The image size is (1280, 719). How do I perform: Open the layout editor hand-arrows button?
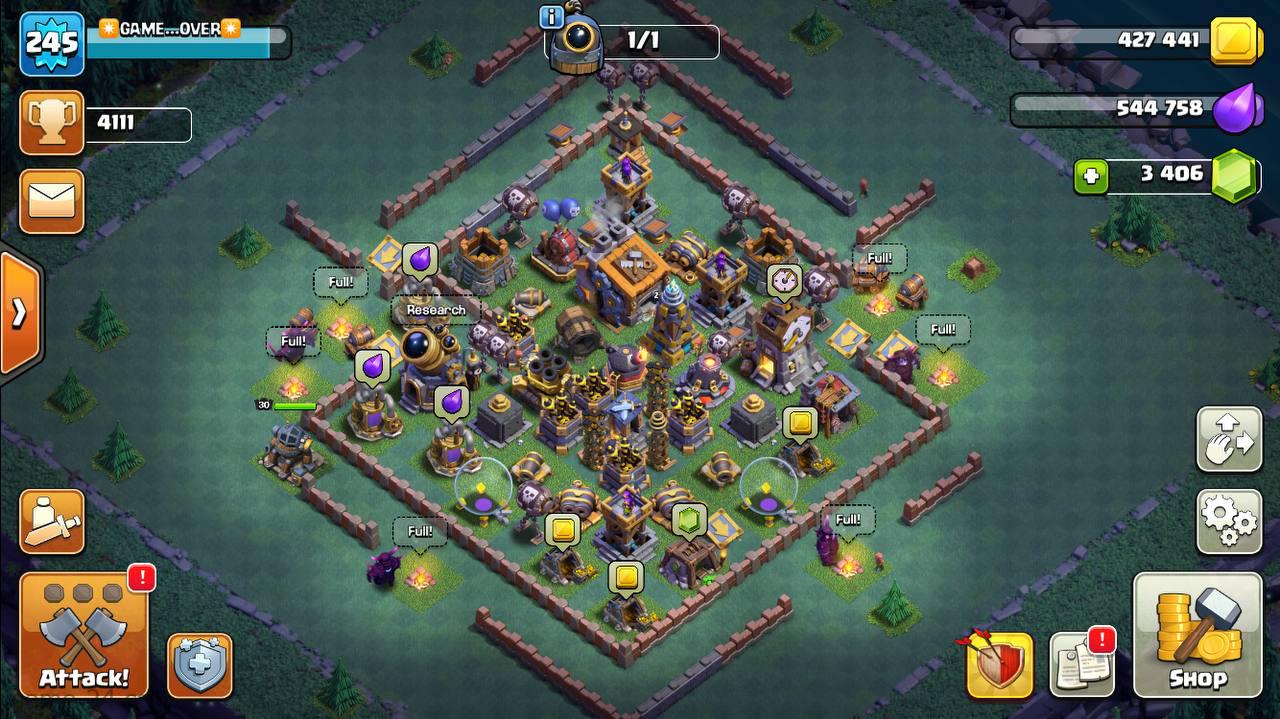click(1228, 439)
